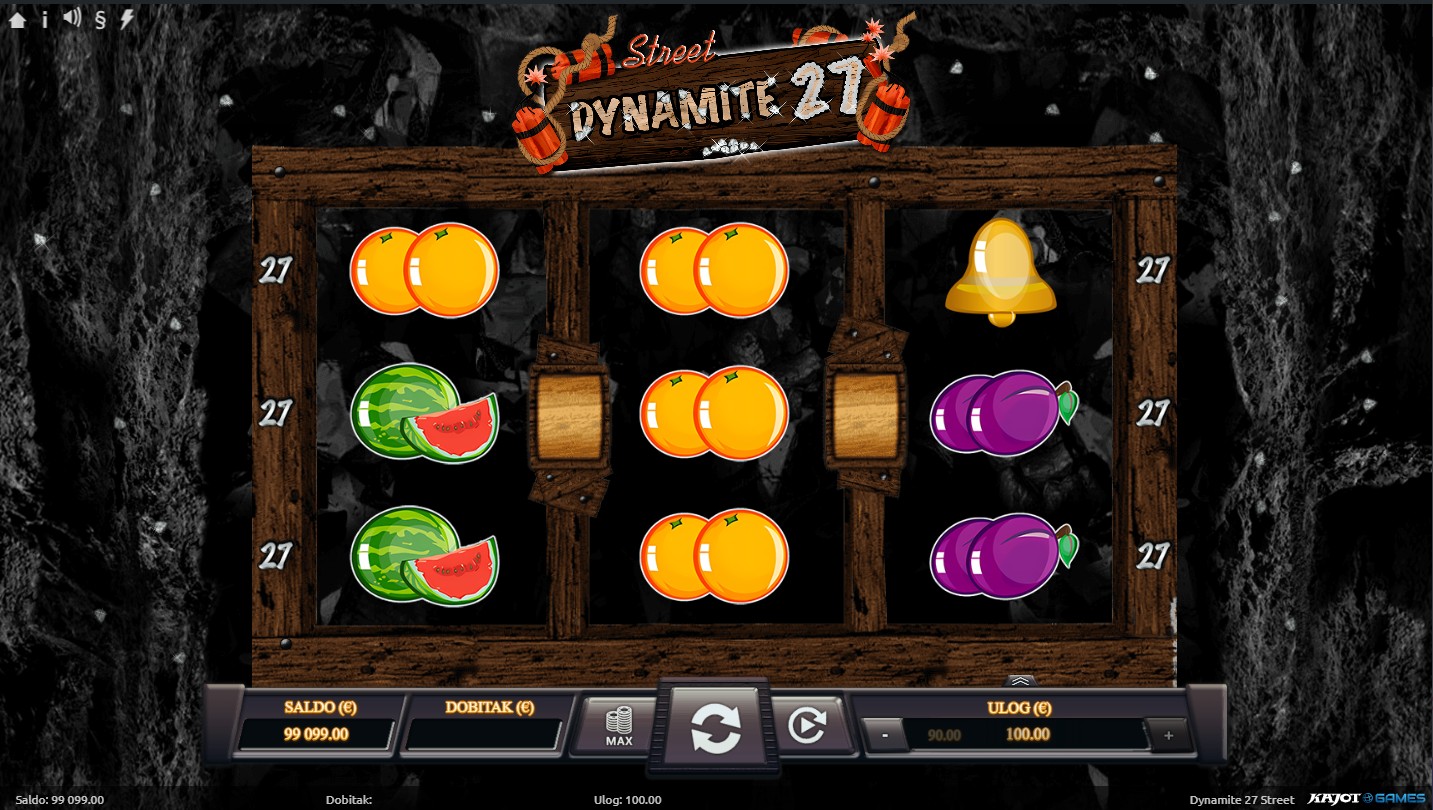Open the game info icon
This screenshot has height=810, width=1433.
click(x=45, y=19)
